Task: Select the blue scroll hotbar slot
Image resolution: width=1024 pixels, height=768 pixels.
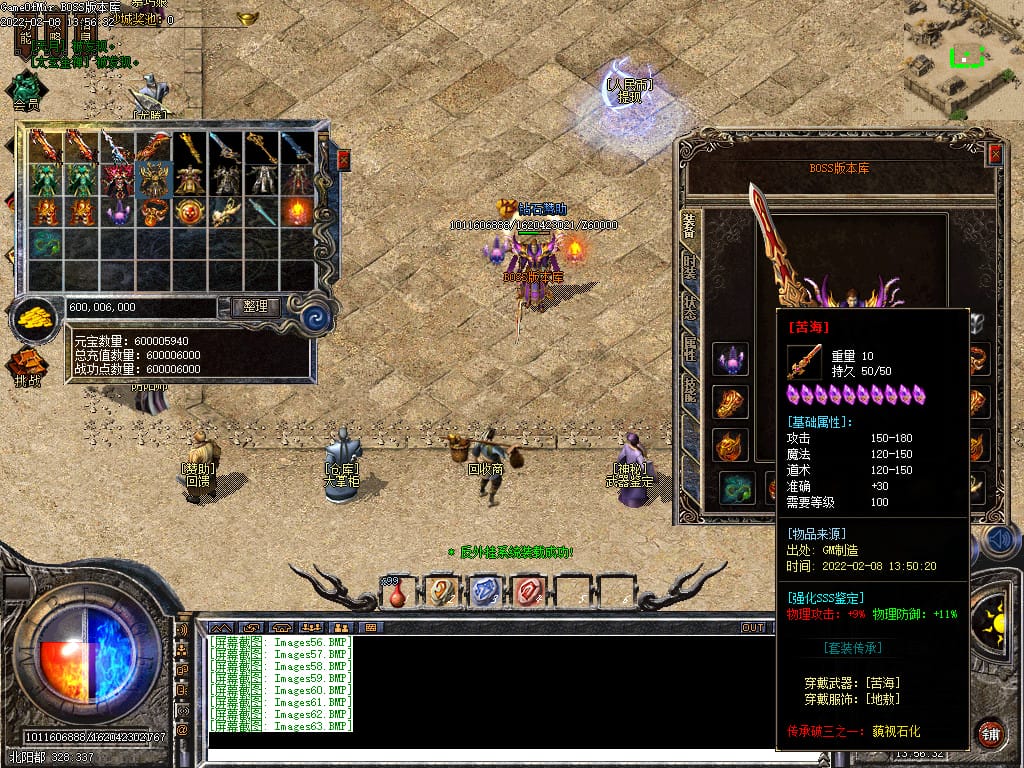Action: 484,592
